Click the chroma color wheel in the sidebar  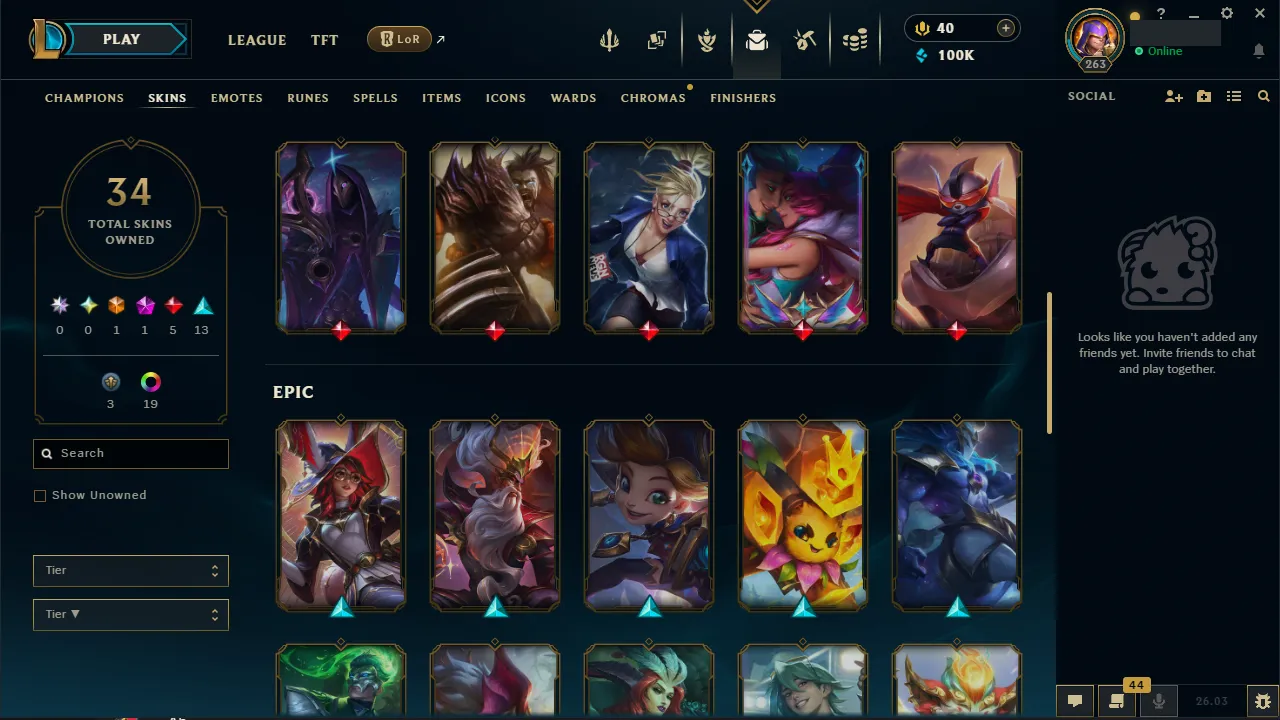[x=150, y=381]
